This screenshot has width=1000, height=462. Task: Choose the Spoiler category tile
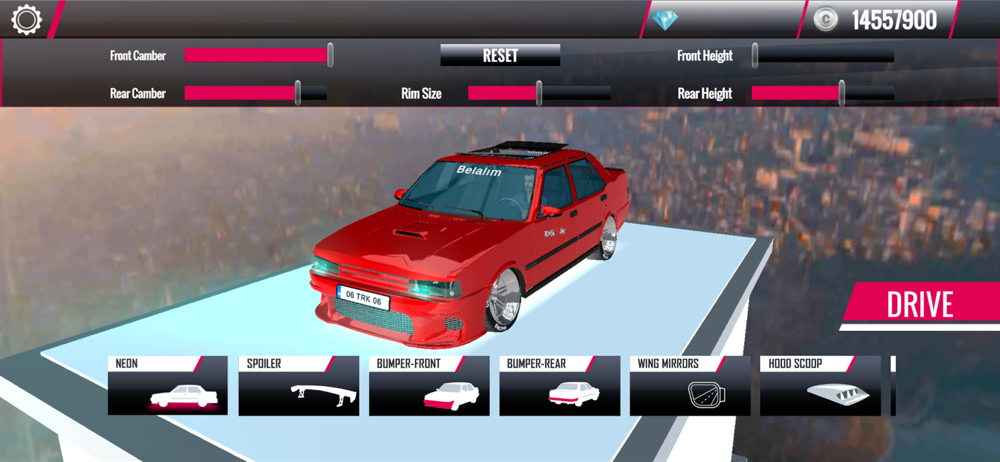click(x=298, y=386)
